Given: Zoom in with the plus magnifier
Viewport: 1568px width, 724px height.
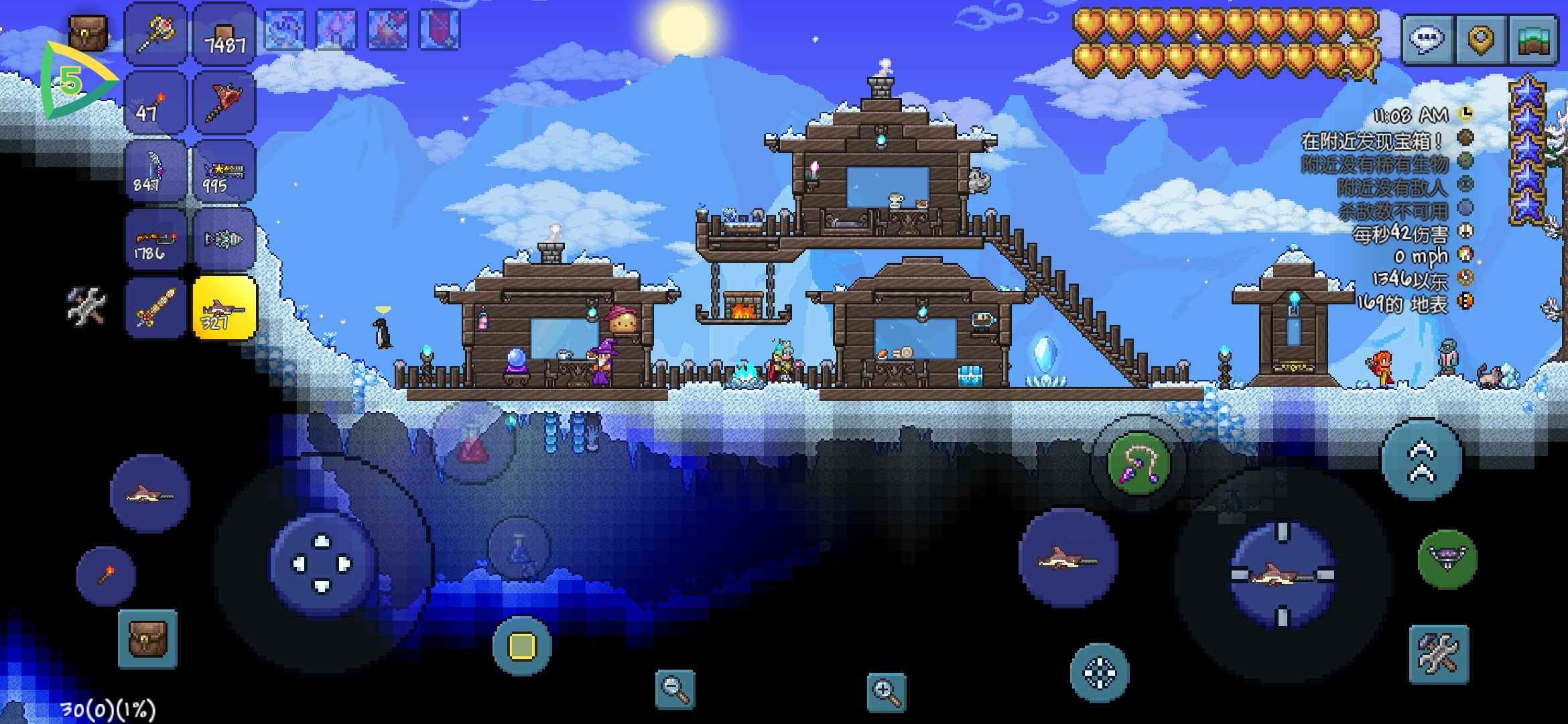Looking at the screenshot, I should 886,691.
